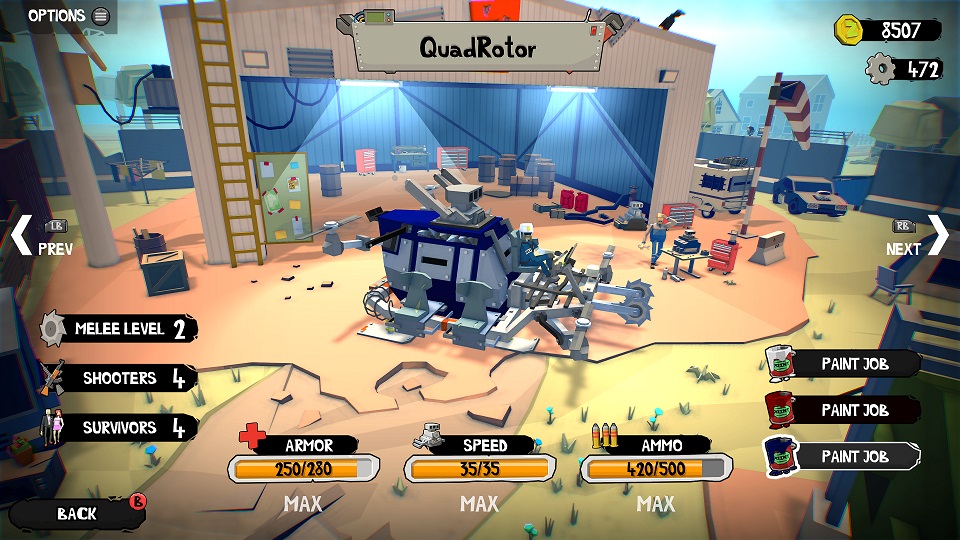Select the Melee Level upgrade
The image size is (960, 540).
(x=120, y=329)
